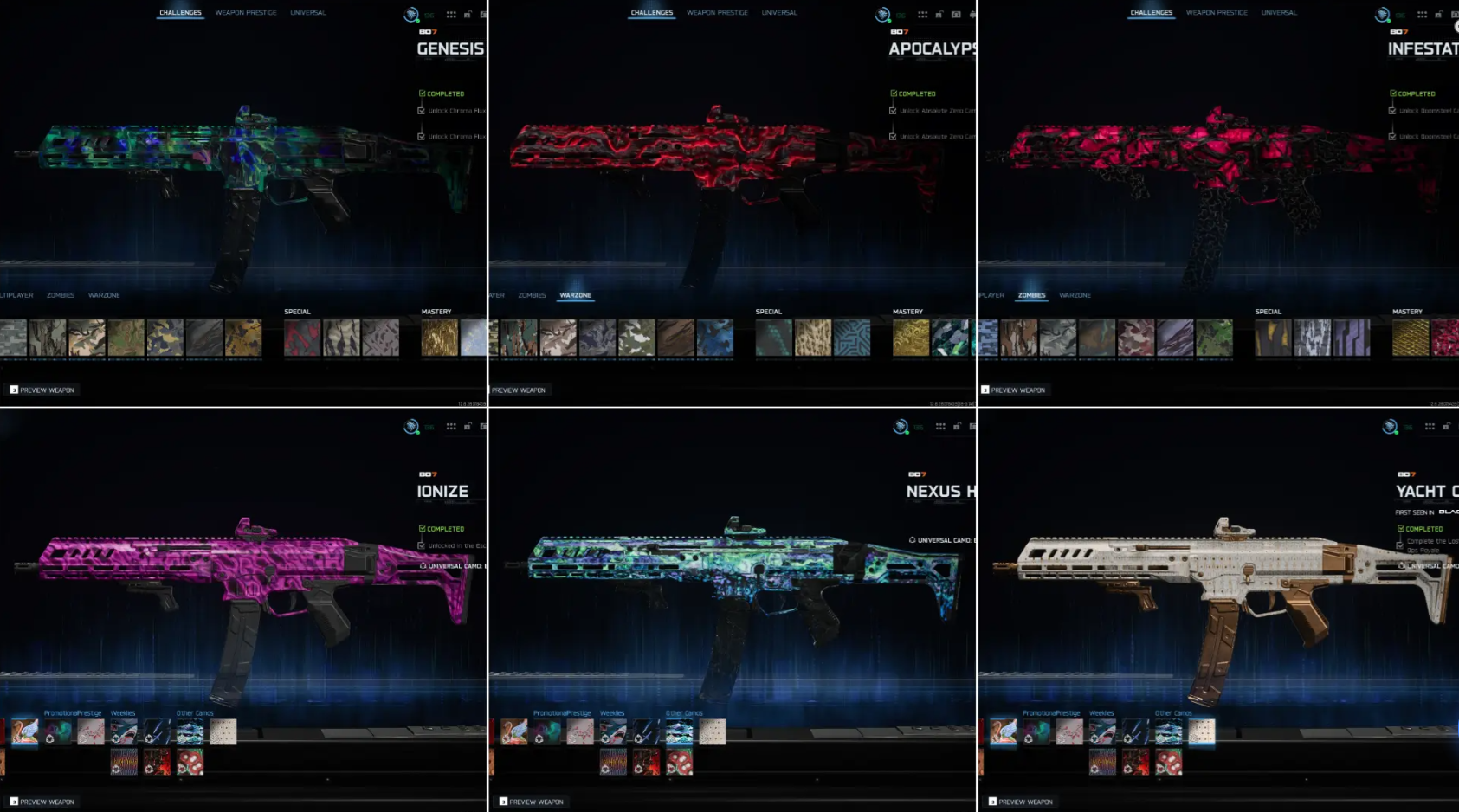Click the BO7 logo above the IONIZE title
This screenshot has width=1459, height=812.
pyautogui.click(x=426, y=474)
